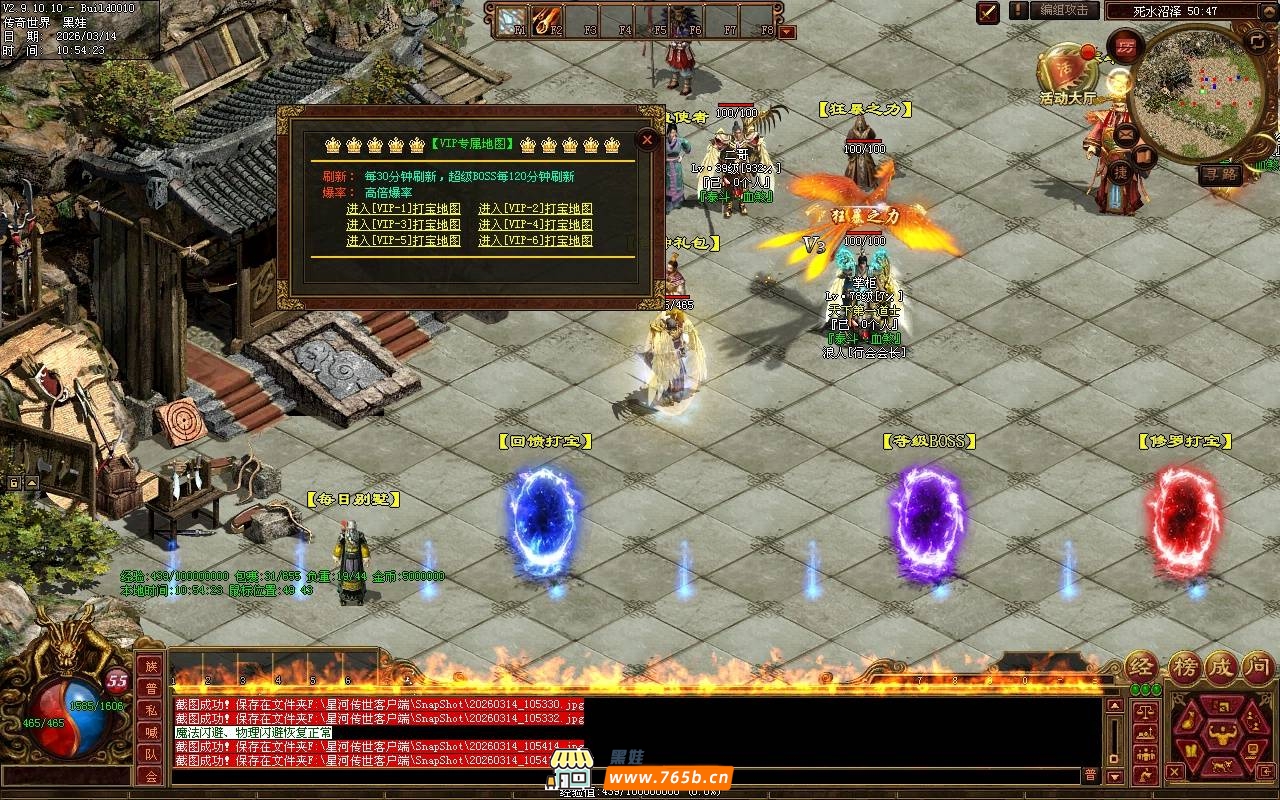1280x800 pixels.
Task: Select the 喊 shout chat channel
Action: coord(150,733)
